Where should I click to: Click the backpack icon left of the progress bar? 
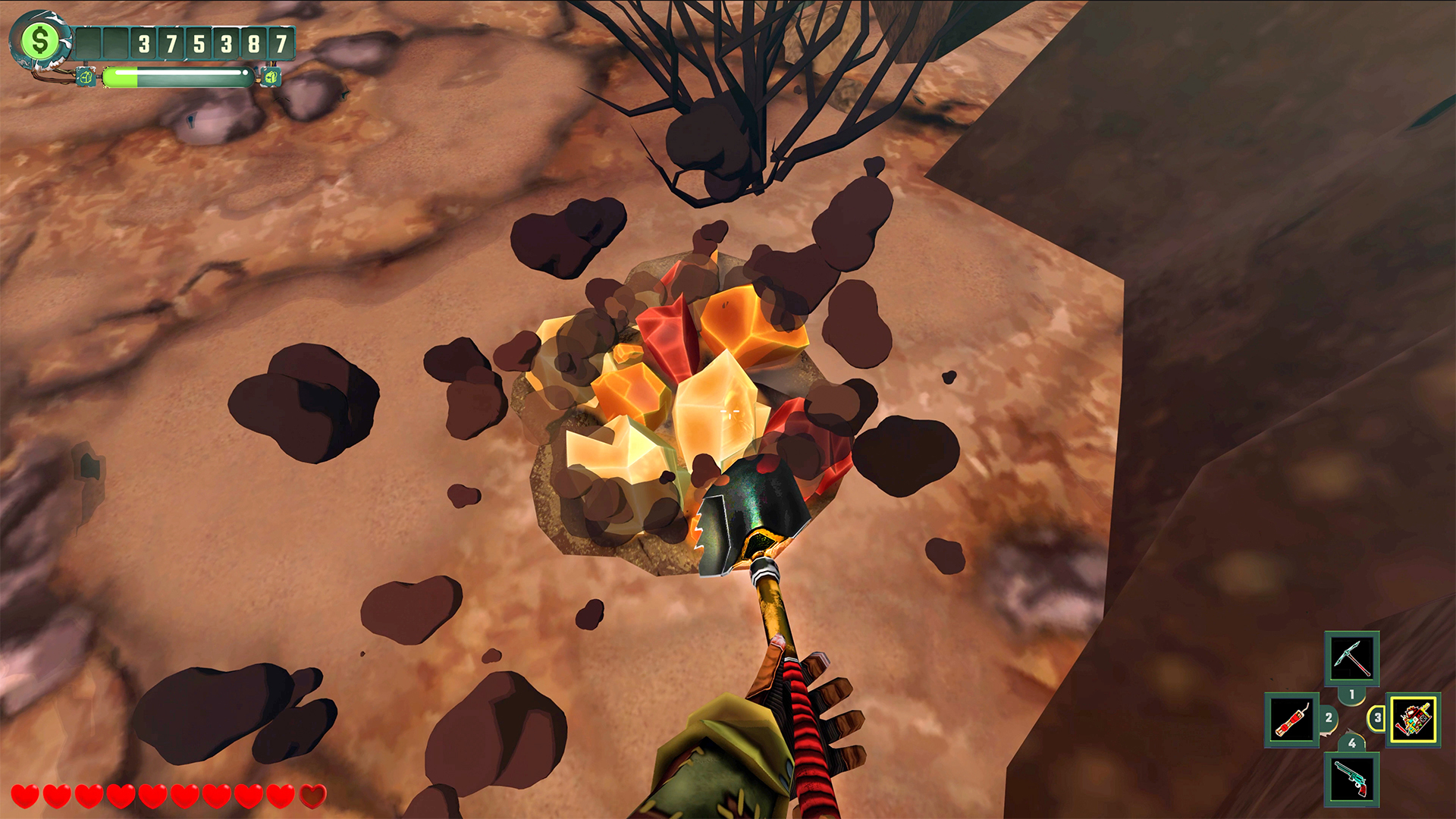pyautogui.click(x=86, y=77)
